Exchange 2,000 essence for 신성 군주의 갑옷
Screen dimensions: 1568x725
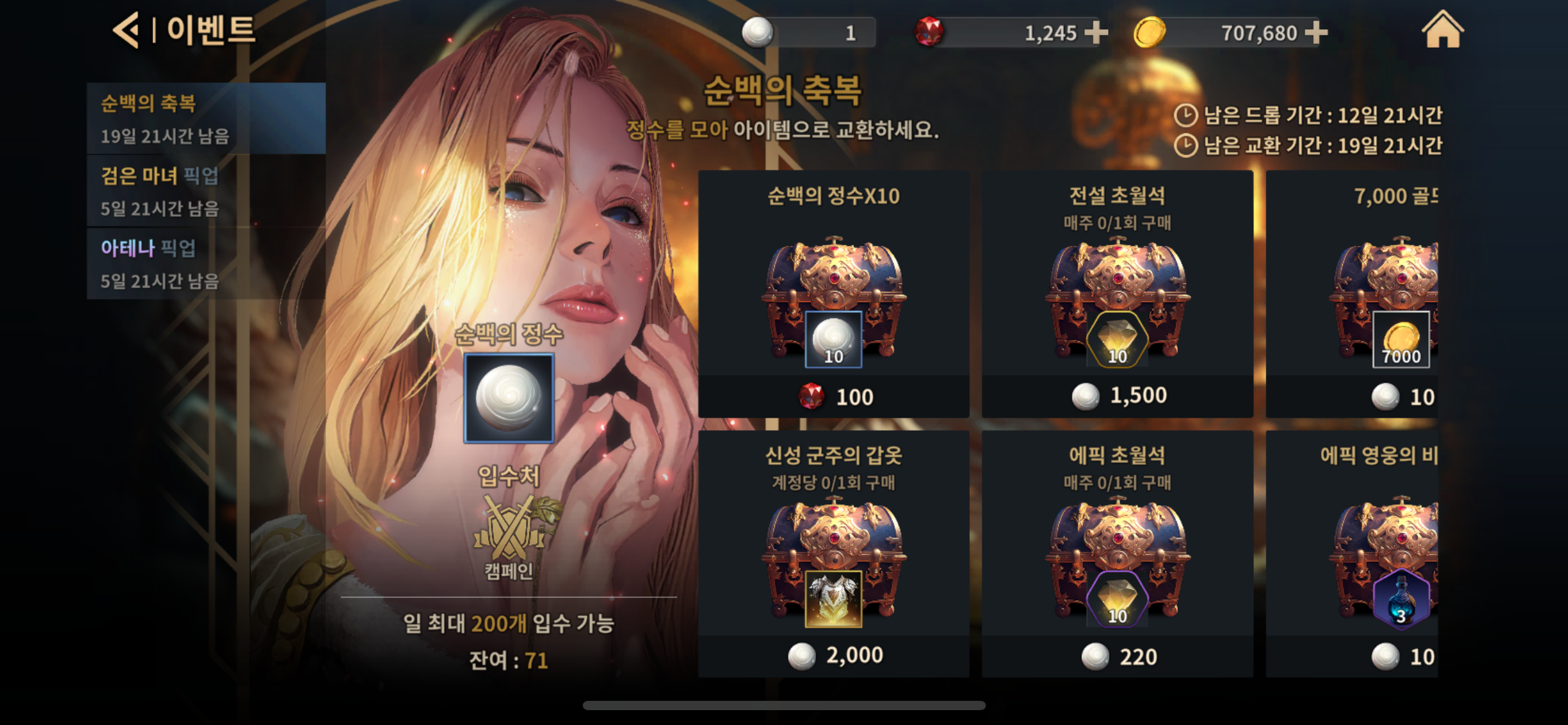pos(834,554)
